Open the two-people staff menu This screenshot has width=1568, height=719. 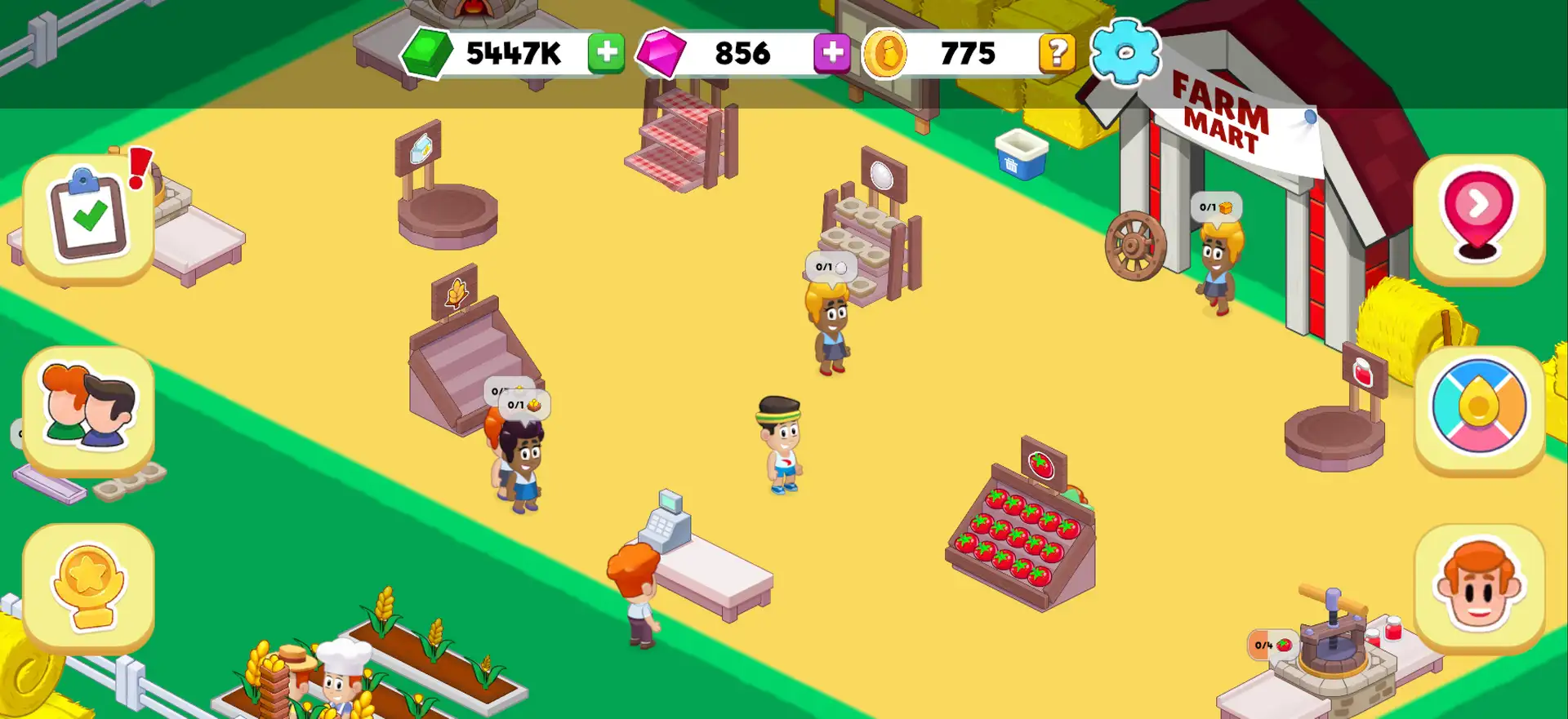point(88,411)
